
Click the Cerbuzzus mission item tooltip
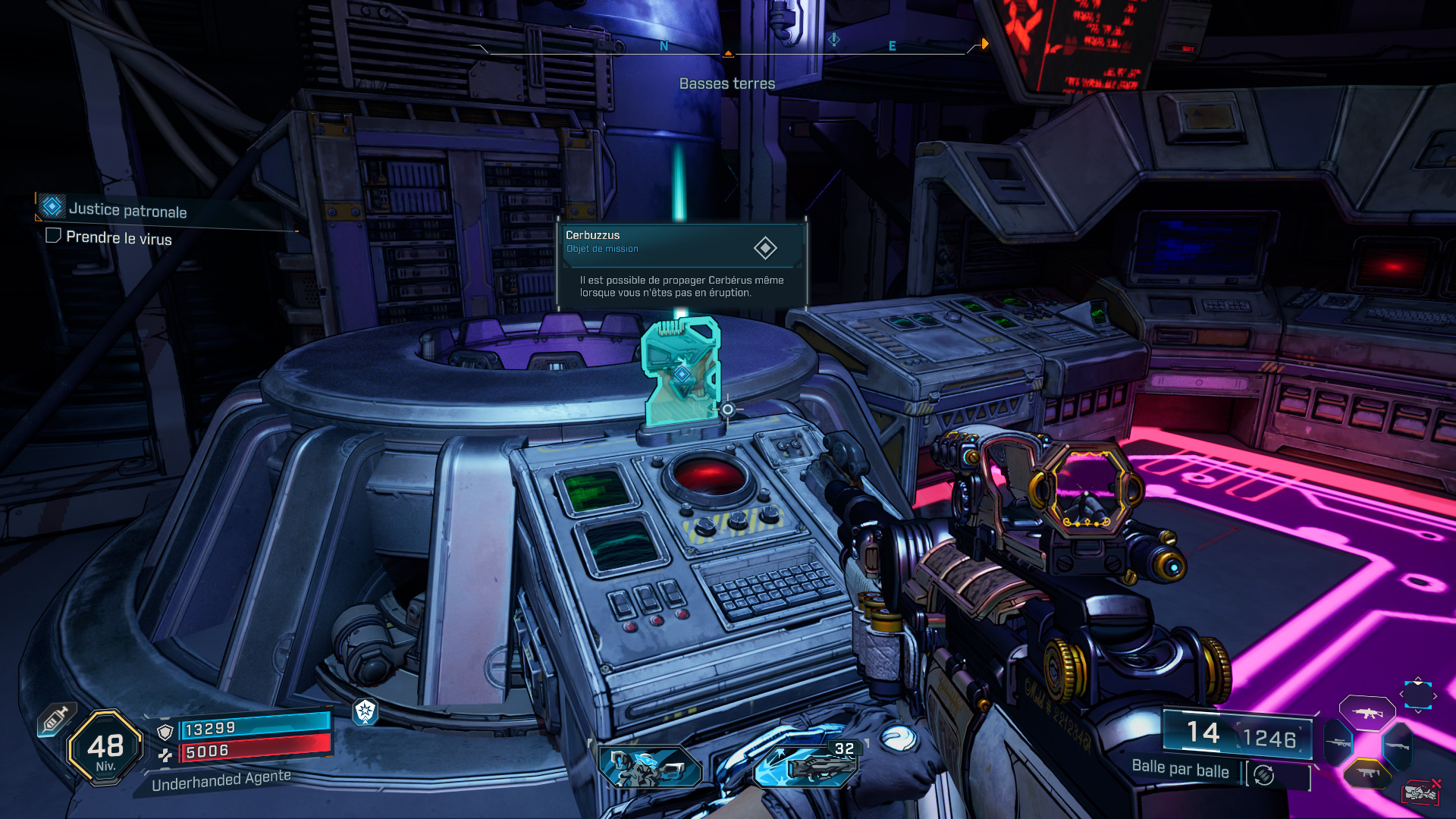[681, 263]
